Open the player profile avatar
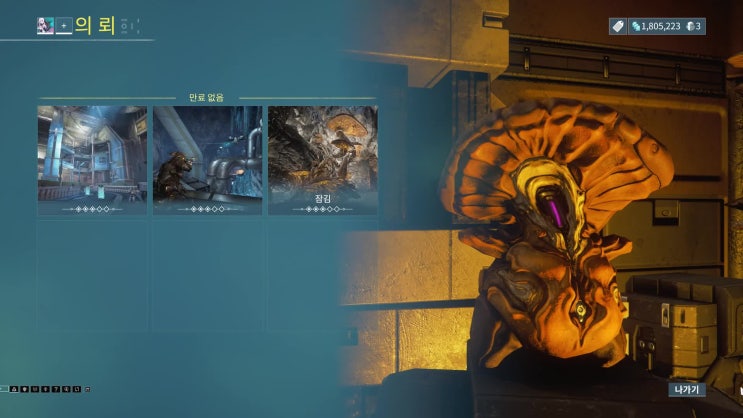Viewport: 743px width, 418px height. click(x=45, y=26)
